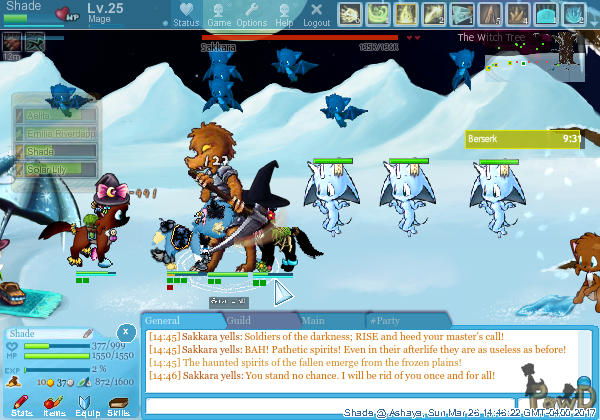The image size is (600, 420).
Task: Open the Stats panel
Action: pyautogui.click(x=22, y=404)
